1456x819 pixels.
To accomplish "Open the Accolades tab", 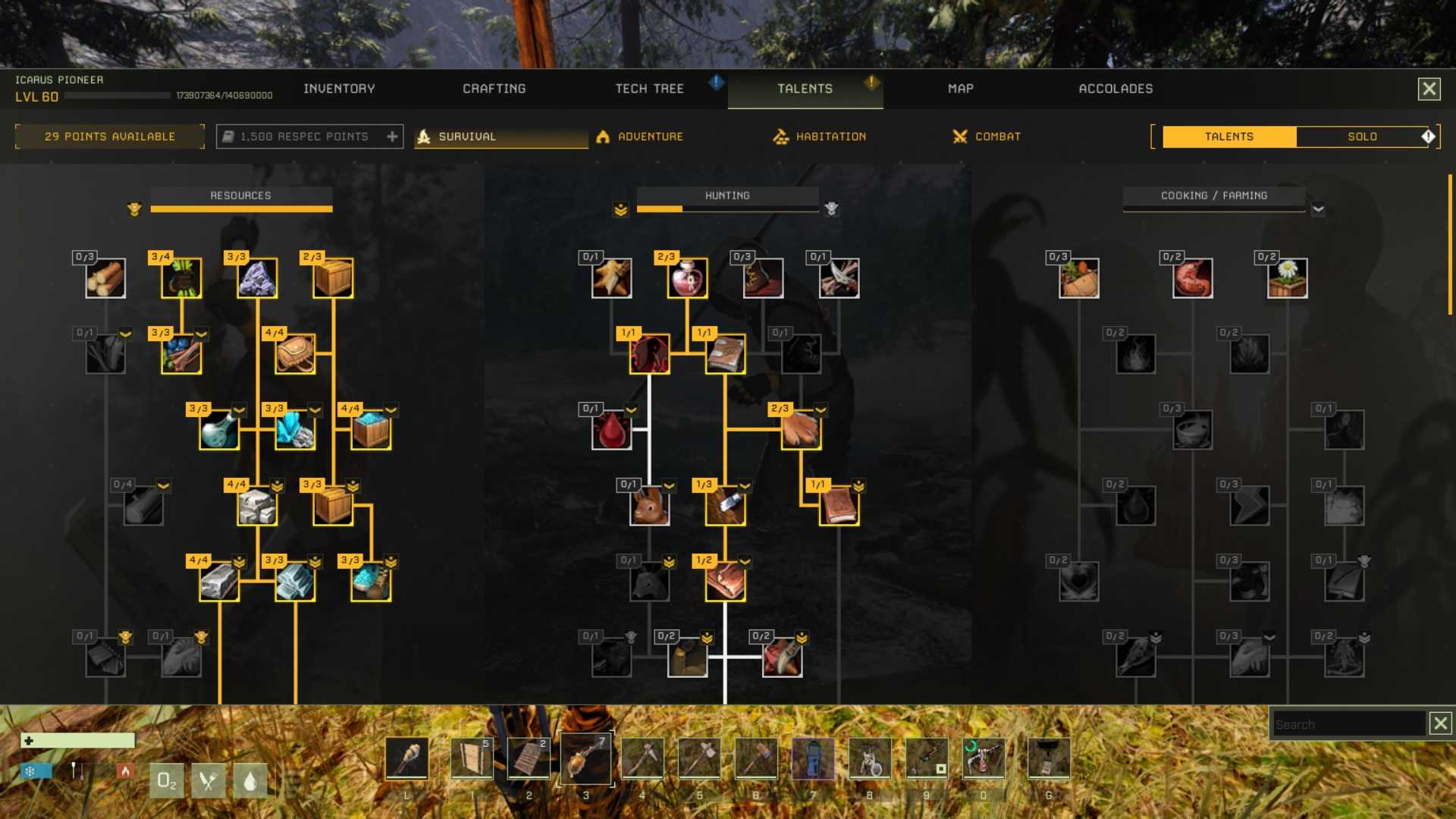I will point(1115,89).
